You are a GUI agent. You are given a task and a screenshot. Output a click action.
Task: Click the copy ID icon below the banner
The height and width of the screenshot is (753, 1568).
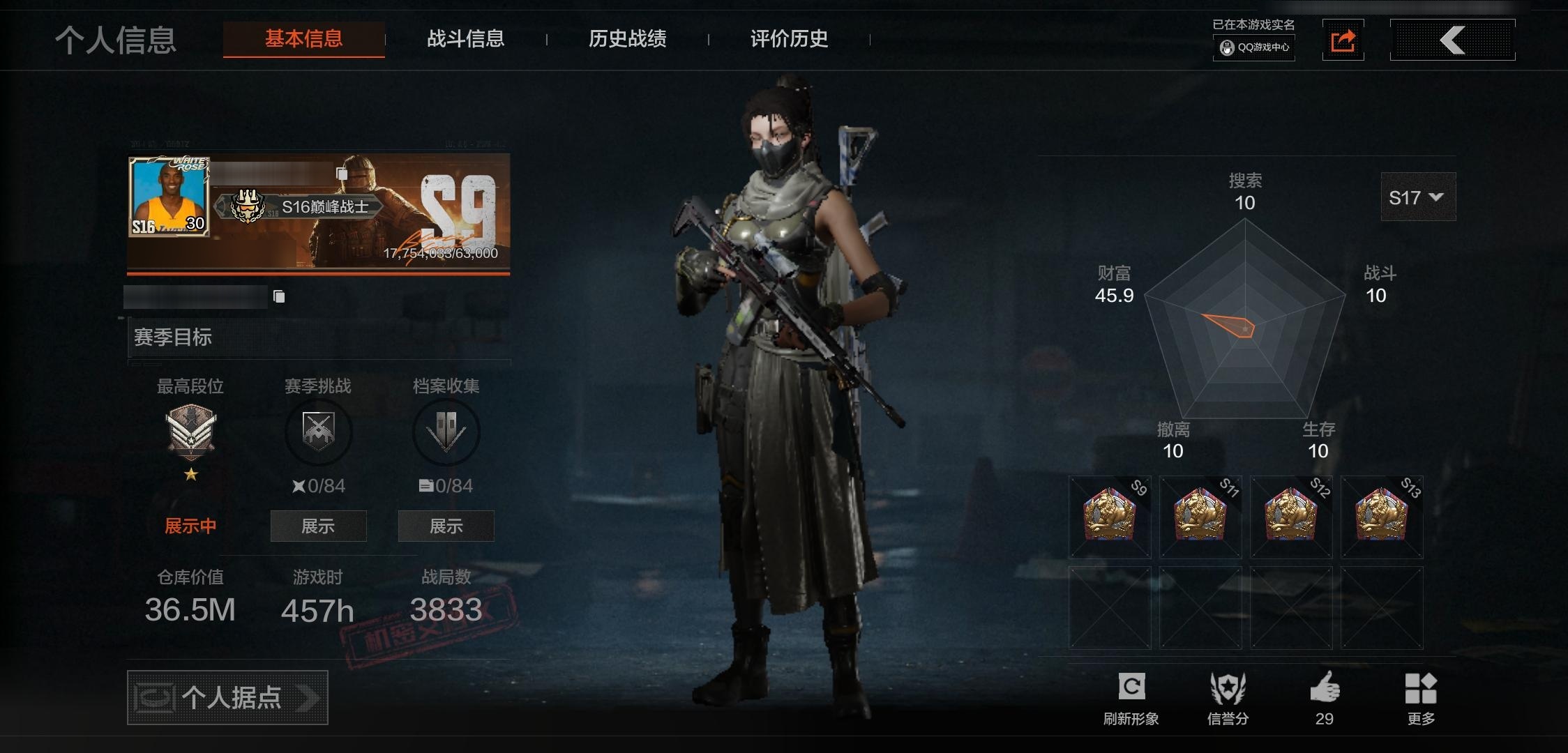(x=280, y=296)
